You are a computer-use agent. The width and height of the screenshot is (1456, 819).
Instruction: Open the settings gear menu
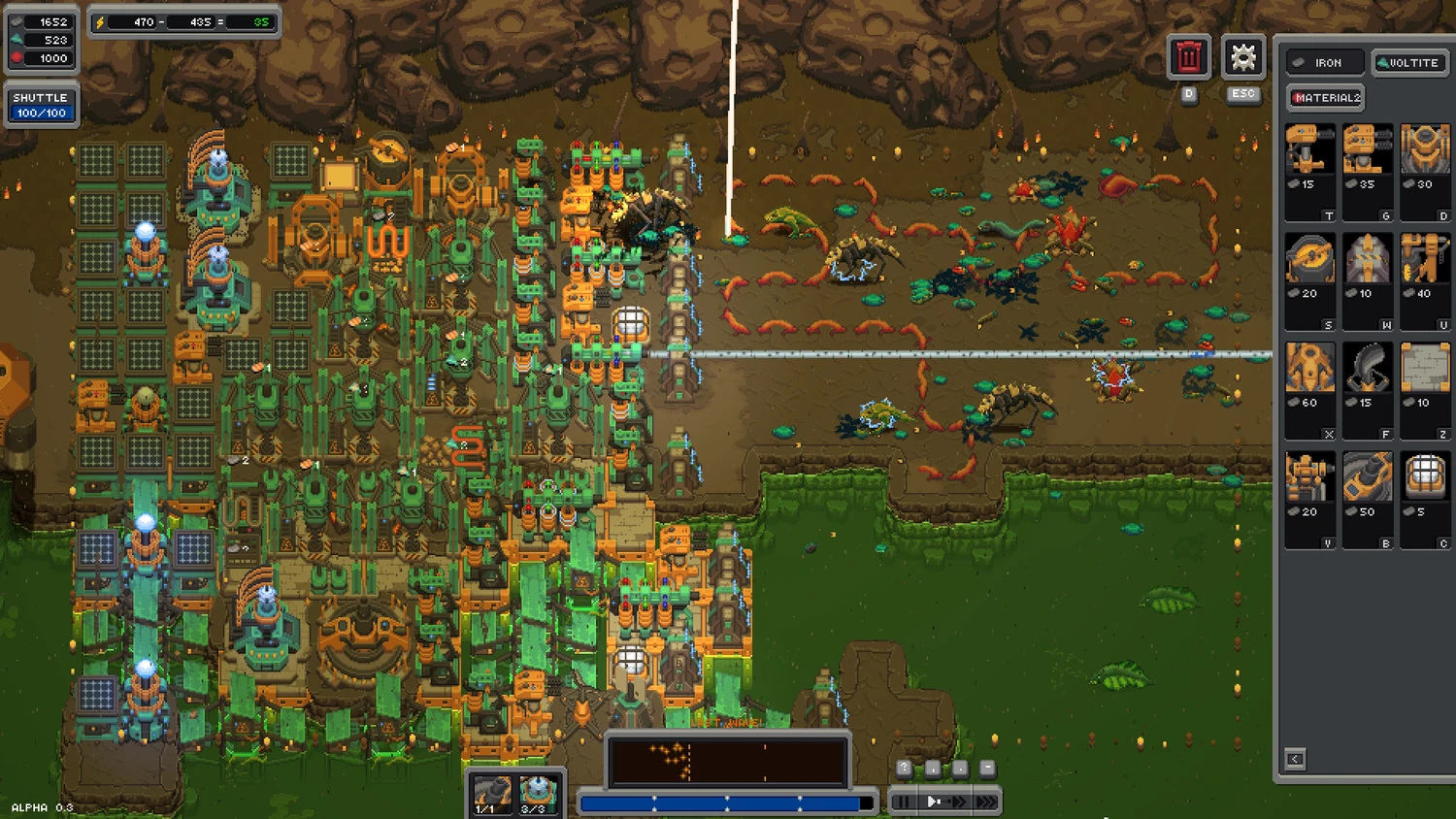[x=1242, y=58]
